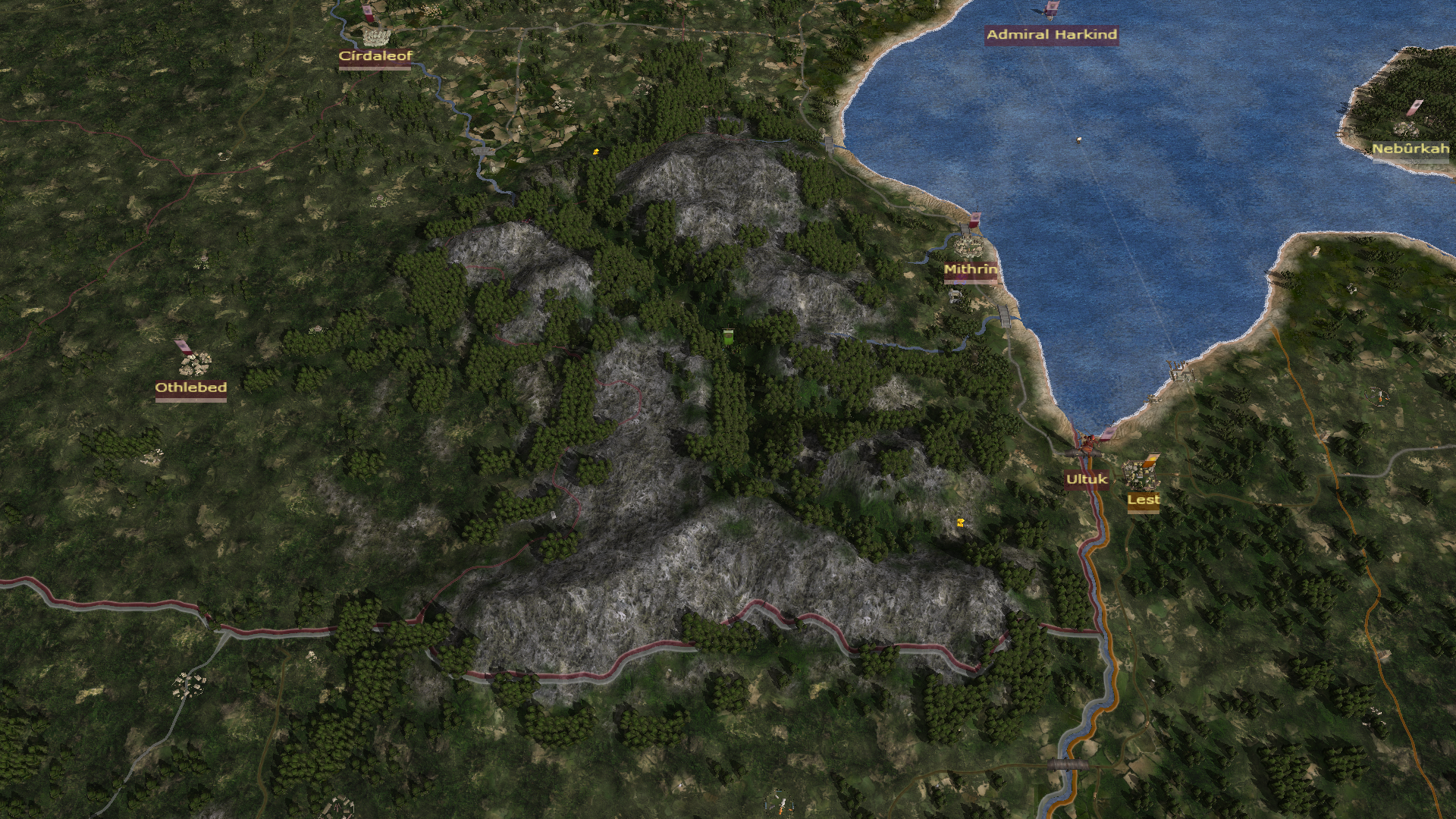The image size is (1456, 819).
Task: Choose the Mithrin settlement label
Action: point(970,270)
